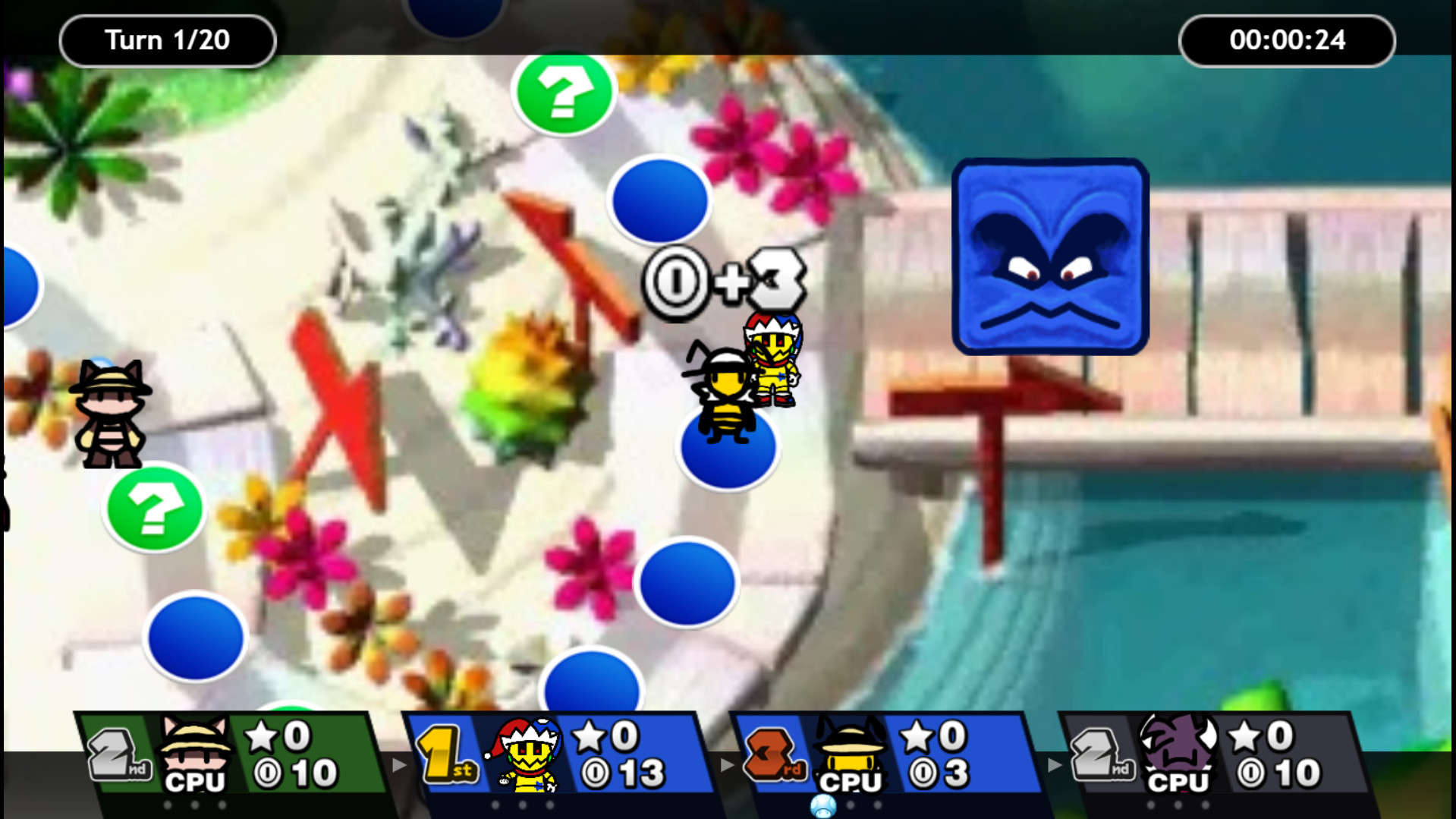Viewport: 1456px width, 819px height.
Task: Open the Turn 1/20 indicator
Action: pos(167,39)
